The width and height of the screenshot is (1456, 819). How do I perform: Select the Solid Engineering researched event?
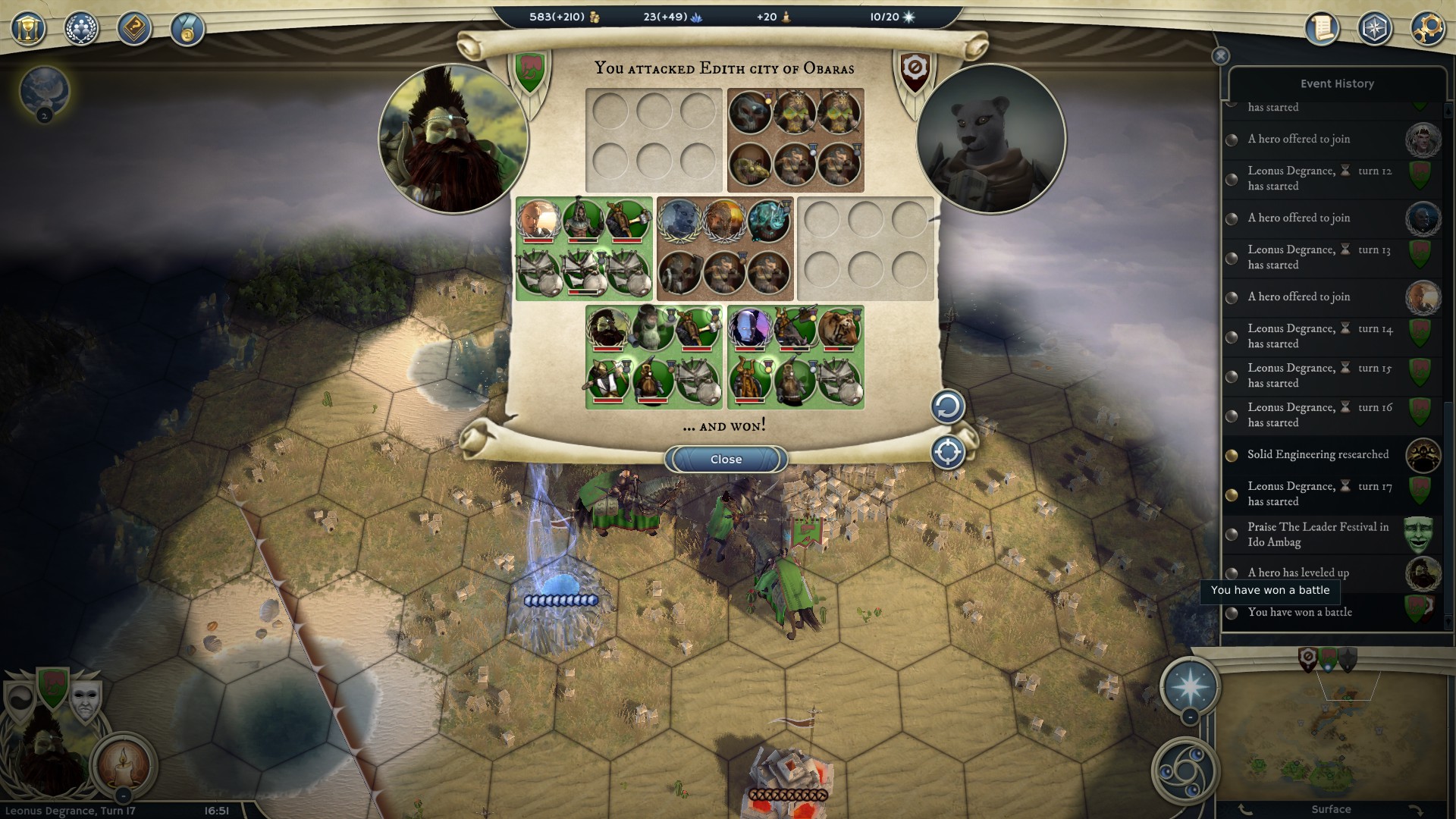(1318, 454)
